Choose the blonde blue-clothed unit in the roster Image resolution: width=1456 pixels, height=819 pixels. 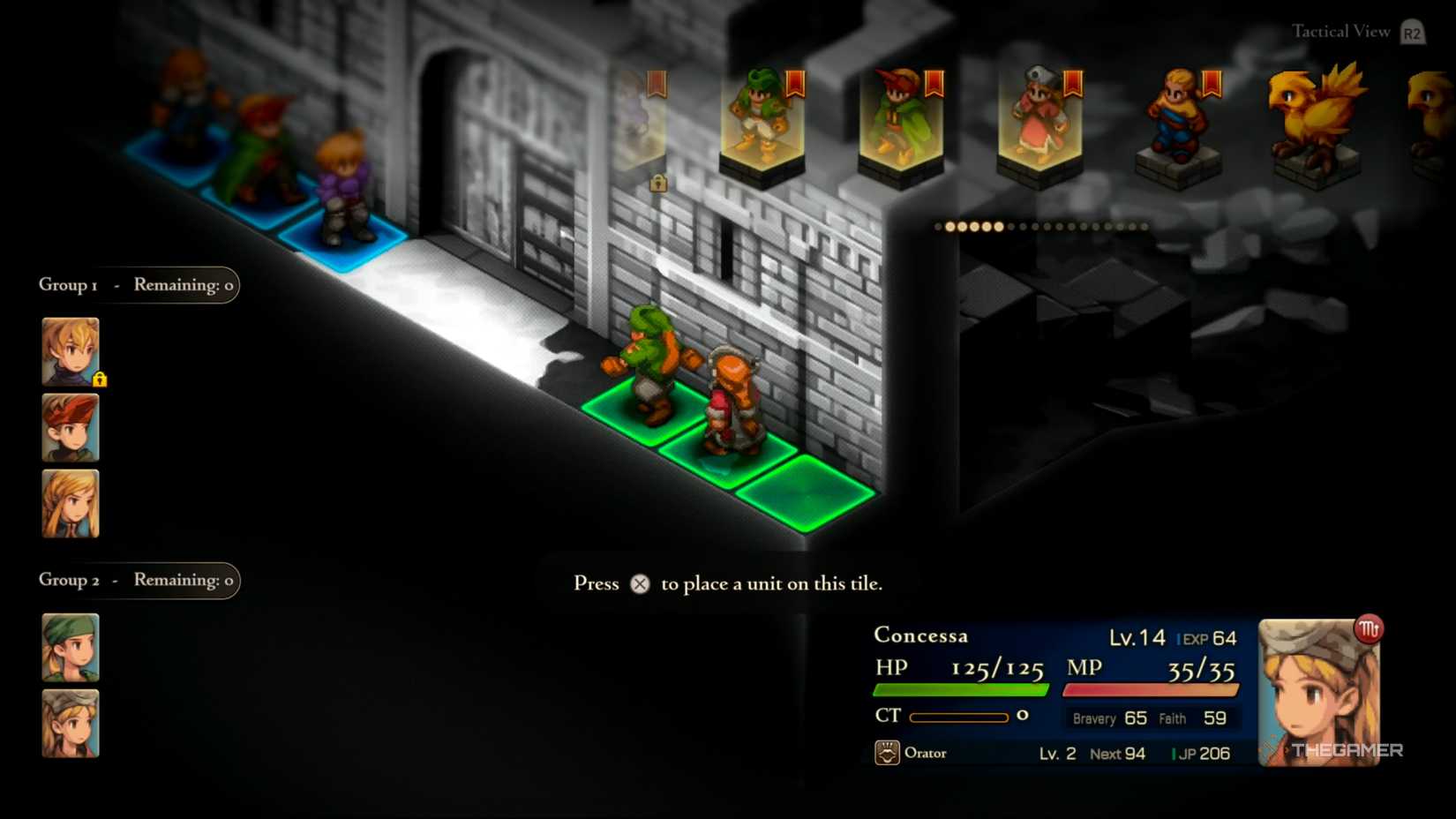click(1178, 124)
